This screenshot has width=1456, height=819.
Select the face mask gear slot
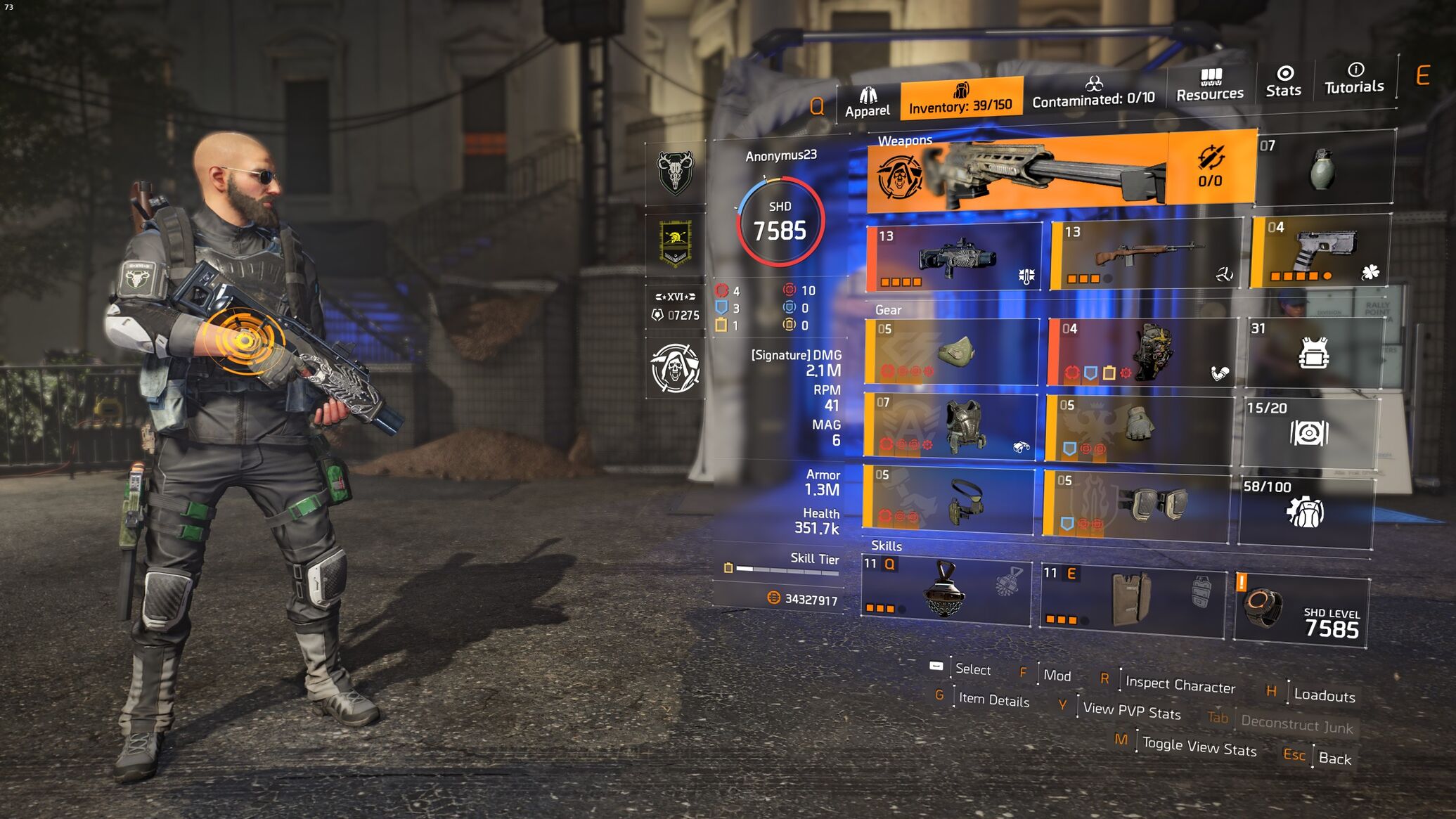951,351
